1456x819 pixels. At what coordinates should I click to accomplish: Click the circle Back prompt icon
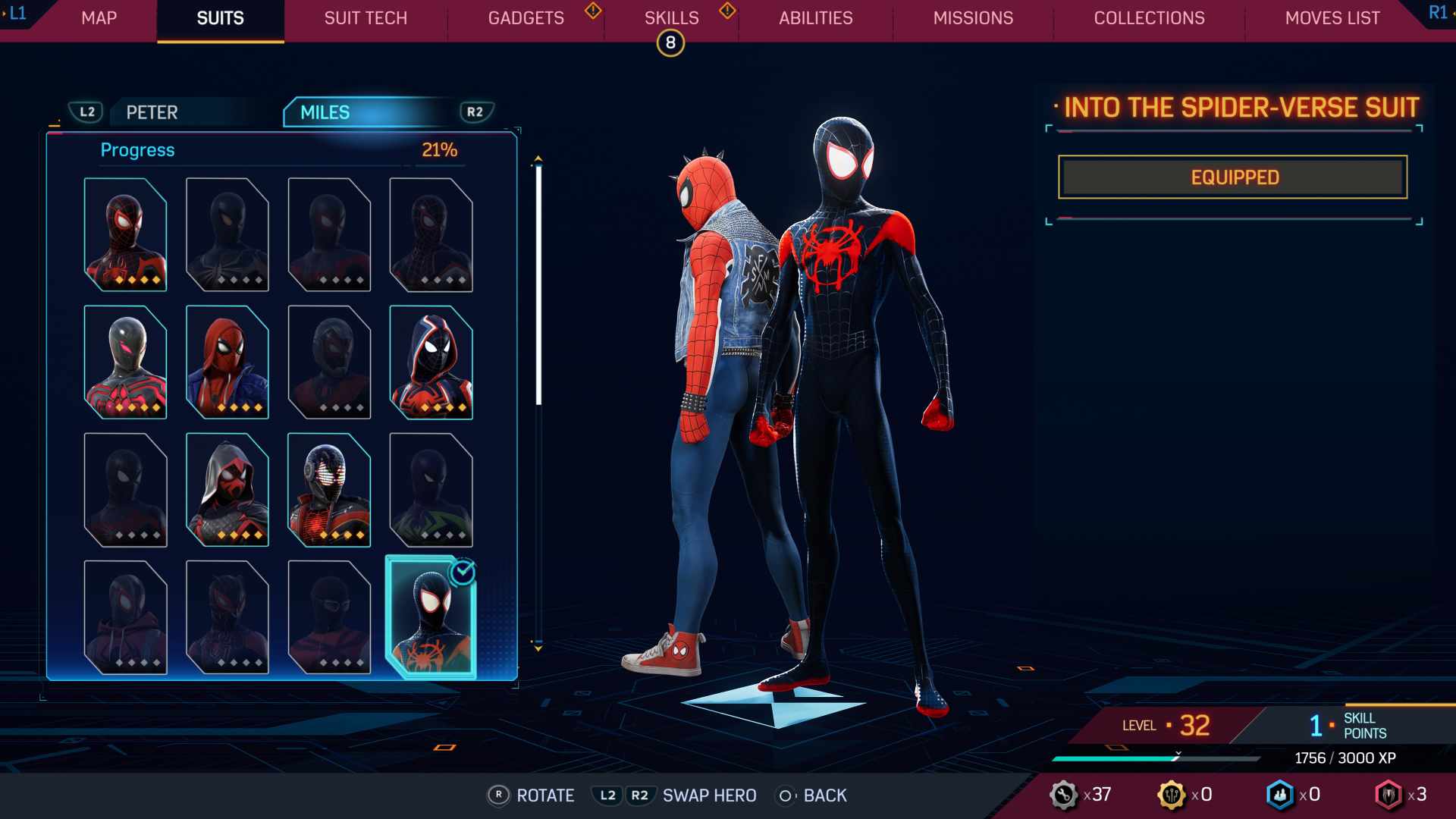[x=786, y=795]
